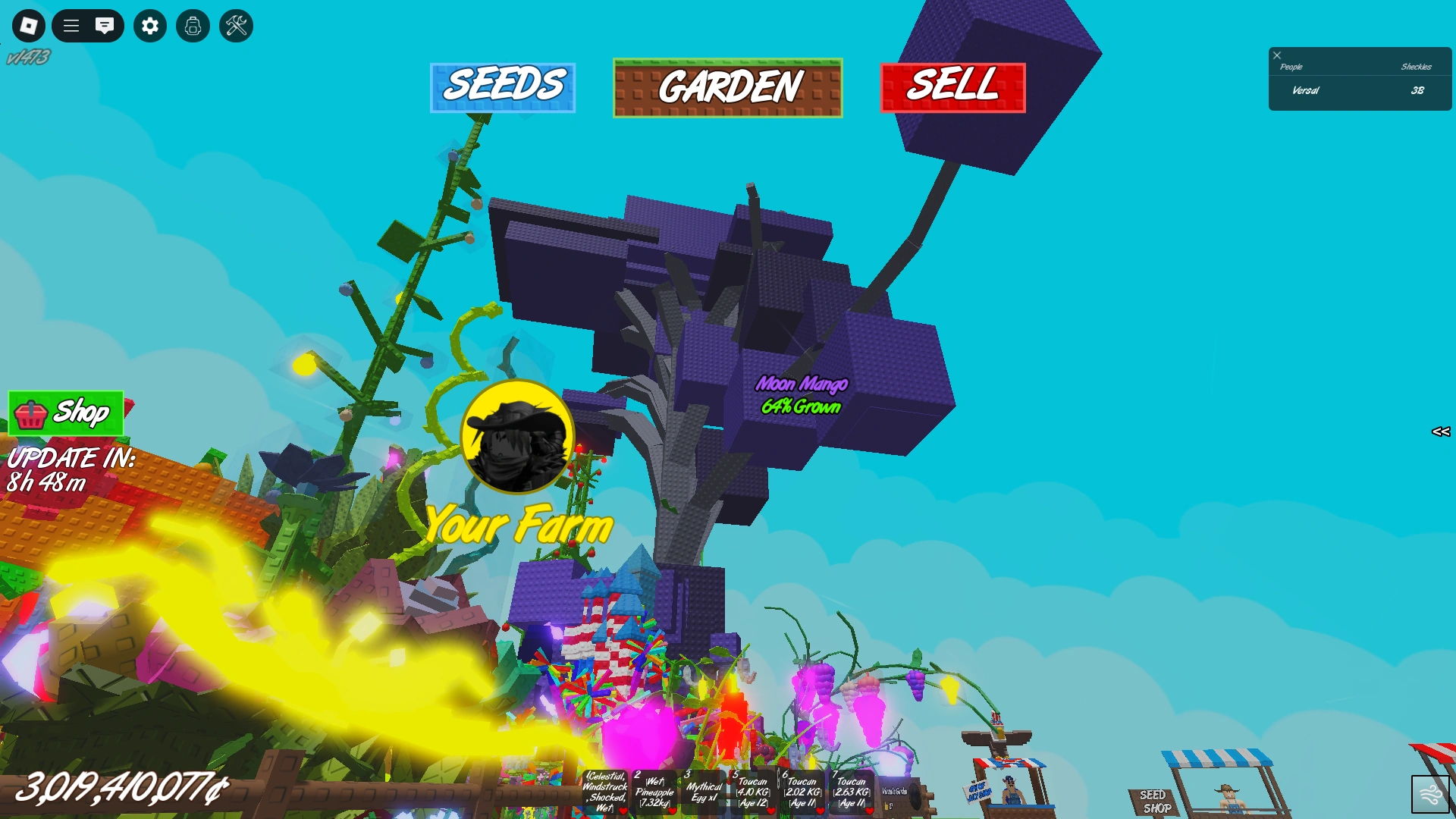Open the backpack inventory icon
The width and height of the screenshot is (1456, 819).
tap(193, 26)
